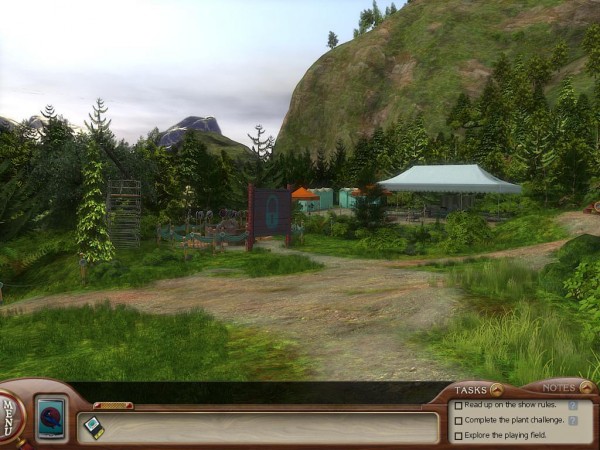This screenshot has height=450, width=600.
Task: Open the PDA phone device
Action: pos(50,418)
